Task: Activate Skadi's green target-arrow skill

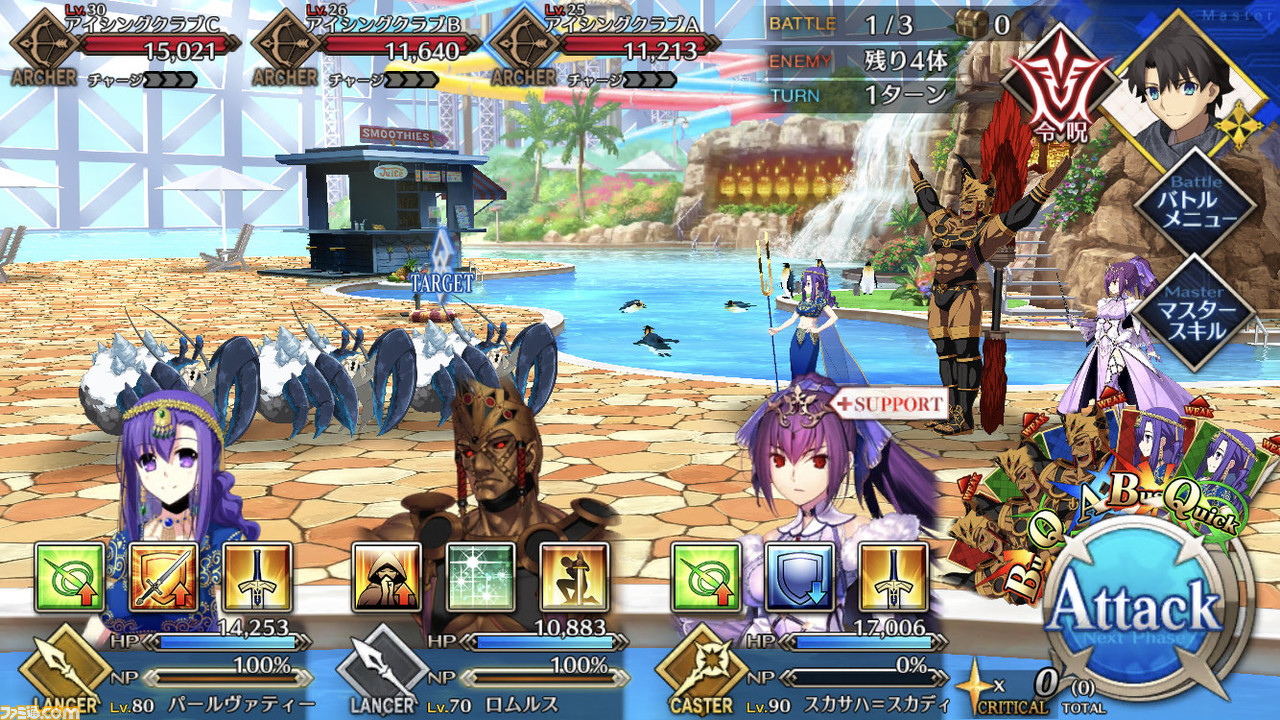Action: (705, 577)
